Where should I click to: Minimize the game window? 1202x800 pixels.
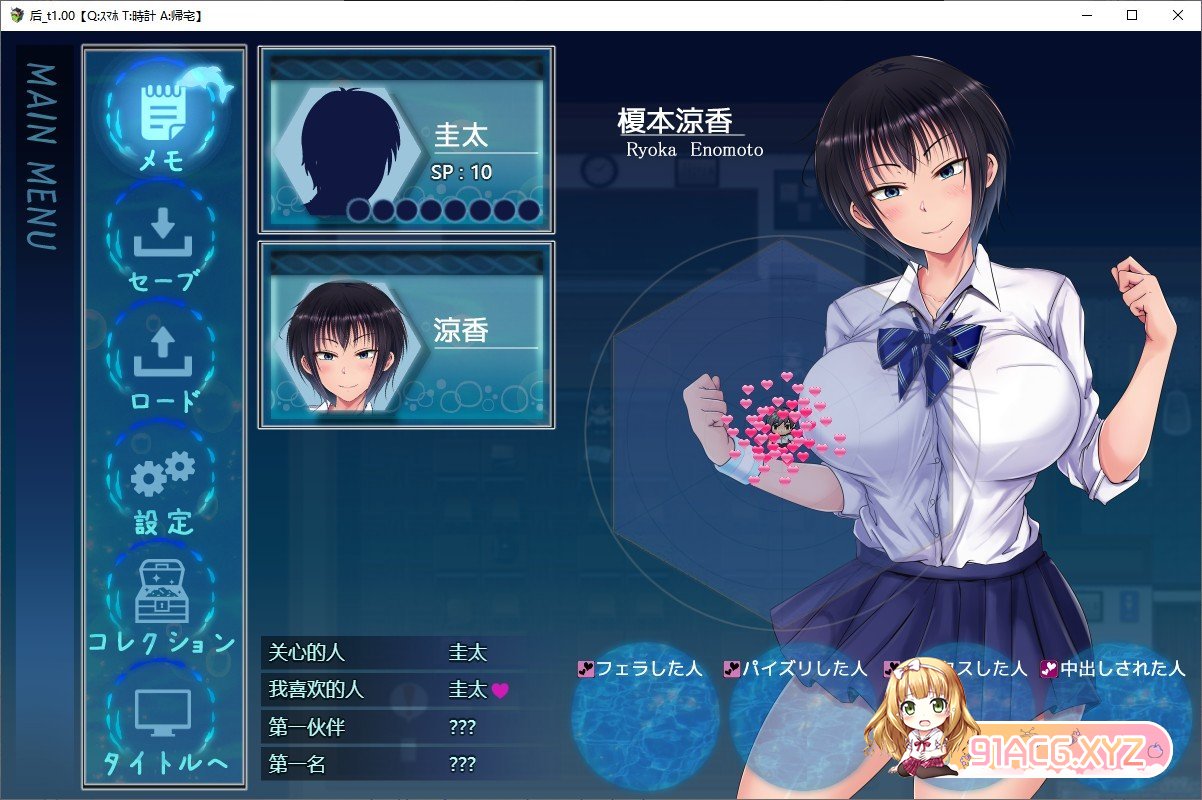tap(1086, 15)
